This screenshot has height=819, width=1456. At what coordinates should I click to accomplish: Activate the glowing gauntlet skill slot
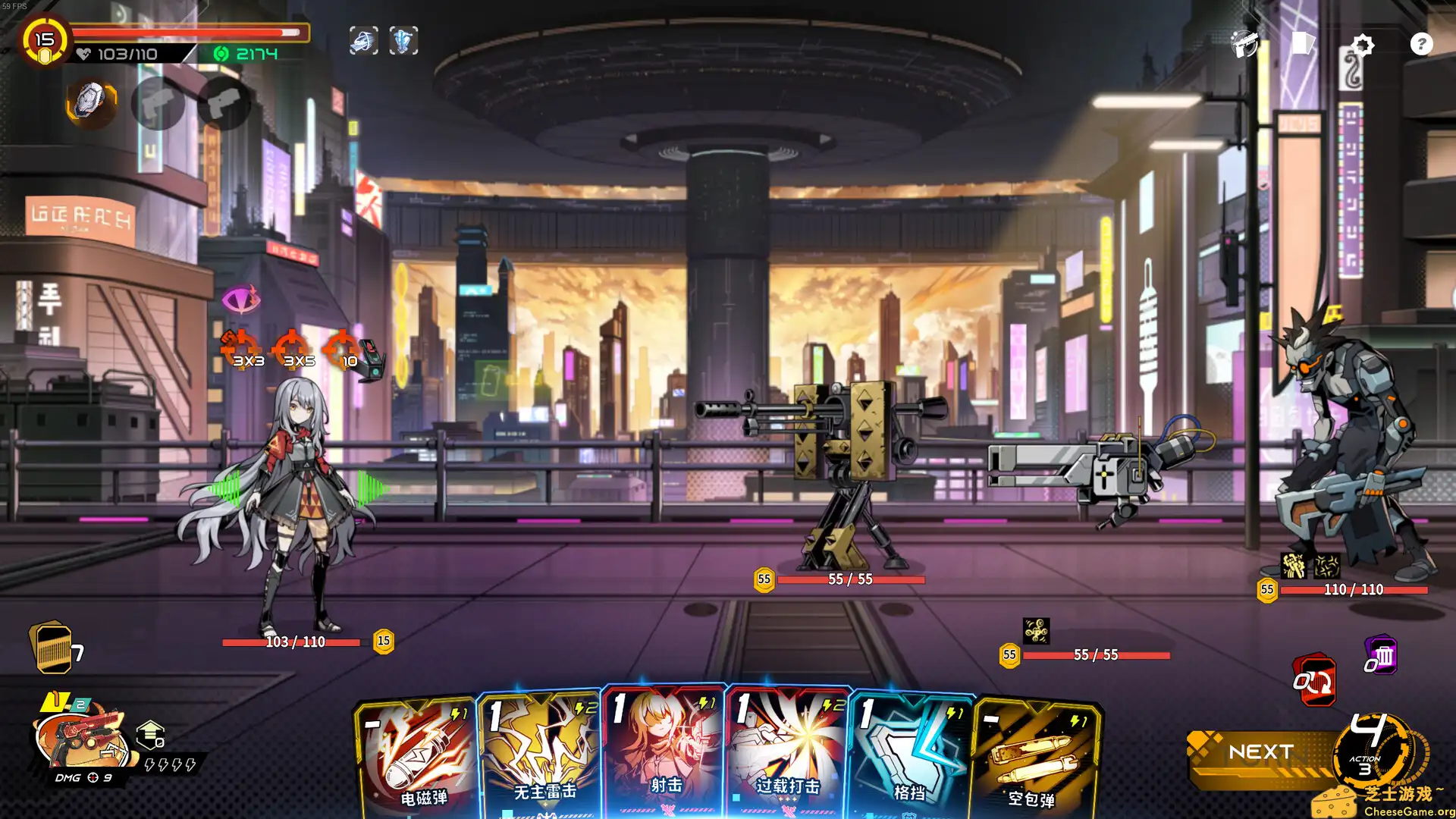pyautogui.click(x=91, y=102)
